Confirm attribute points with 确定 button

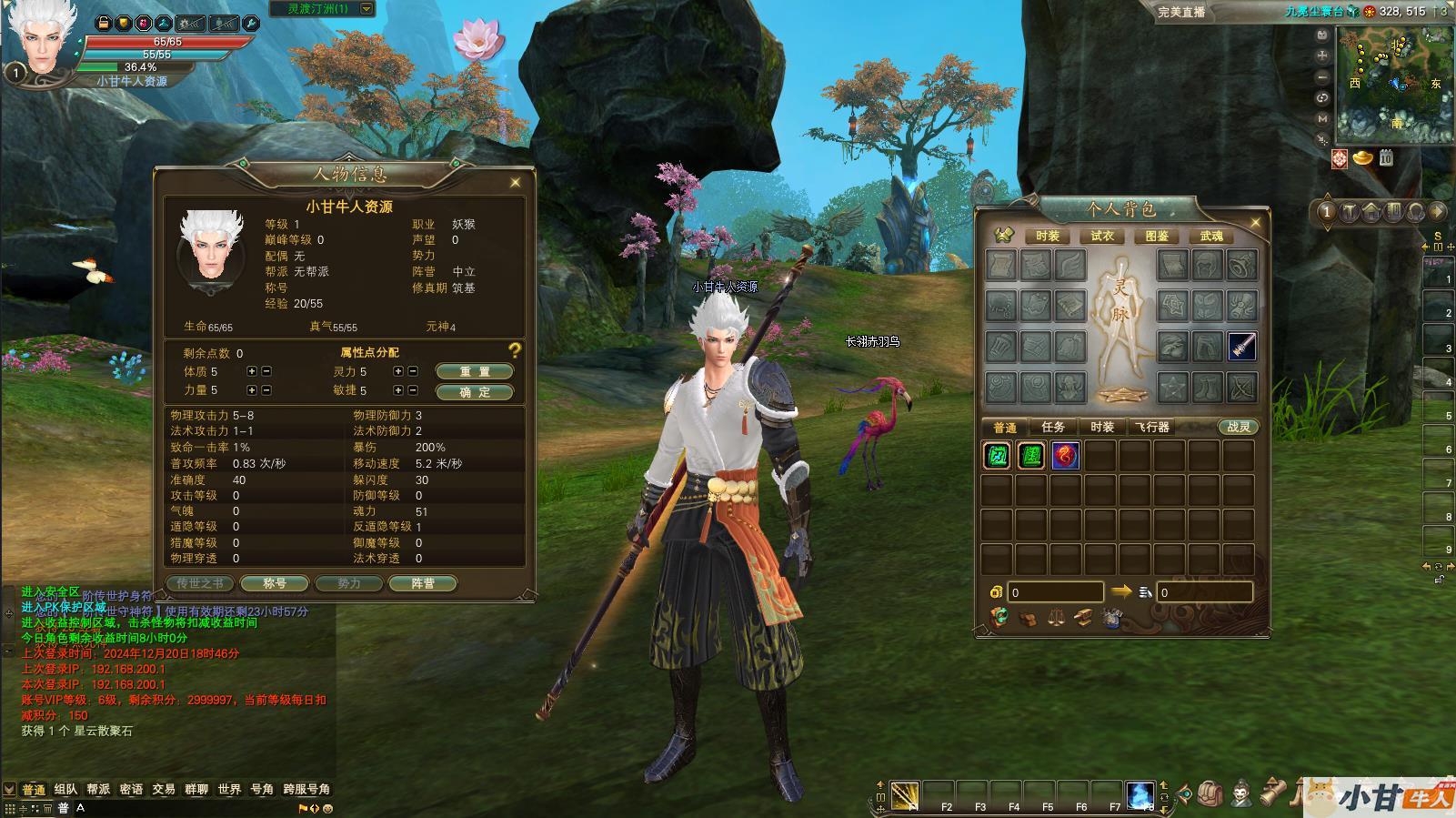474,392
